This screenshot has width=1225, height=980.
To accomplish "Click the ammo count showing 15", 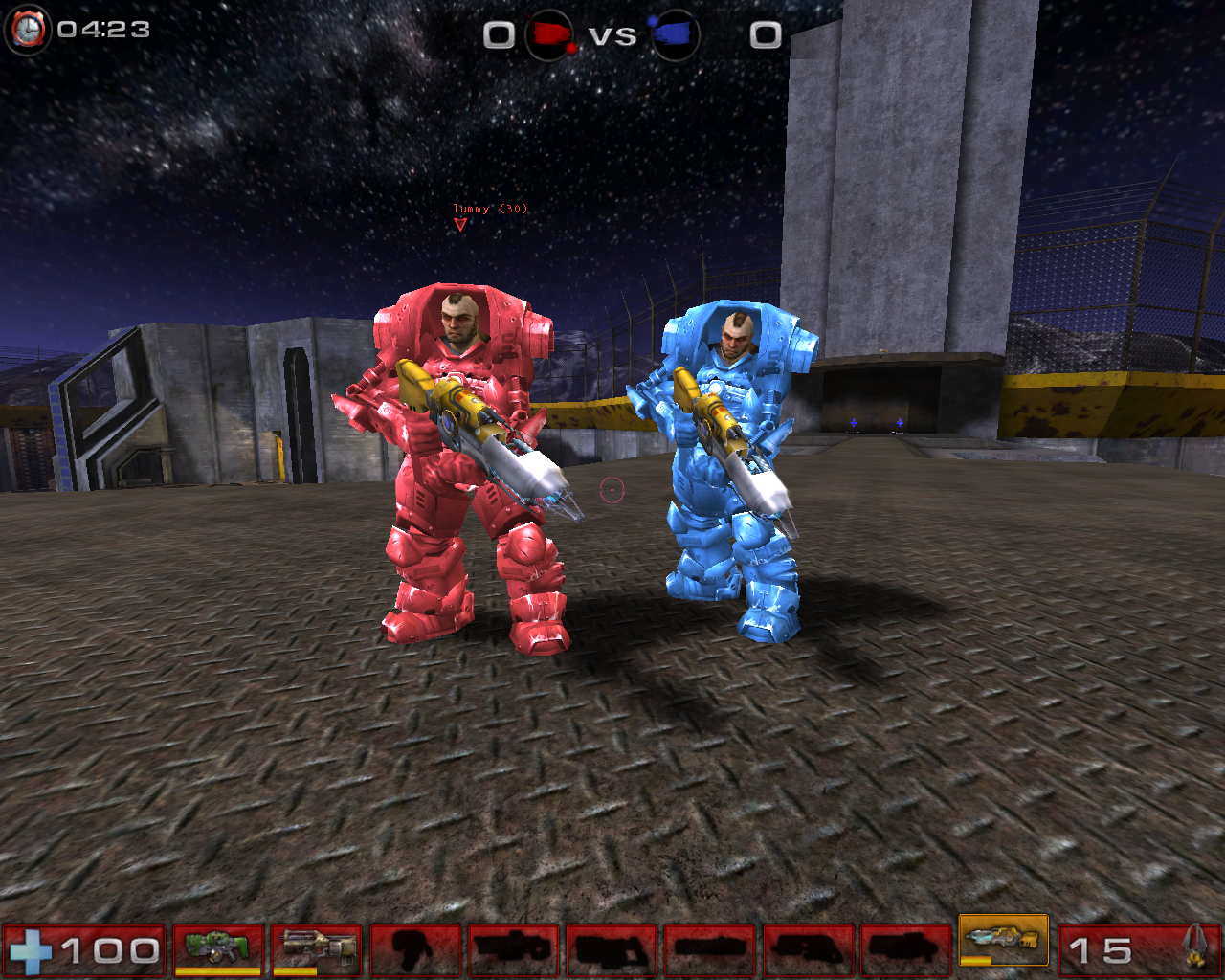I will pos(1099,949).
